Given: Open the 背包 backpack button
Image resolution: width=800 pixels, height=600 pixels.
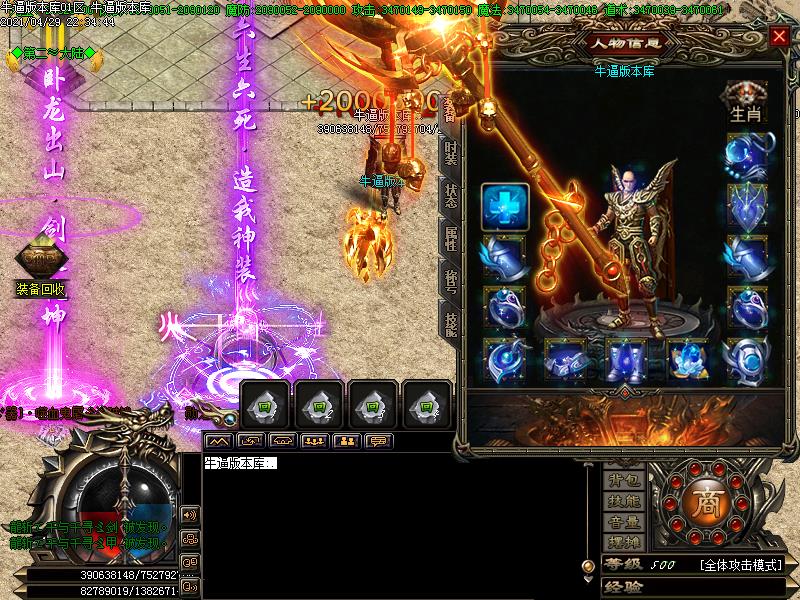Looking at the screenshot, I should point(624,482).
